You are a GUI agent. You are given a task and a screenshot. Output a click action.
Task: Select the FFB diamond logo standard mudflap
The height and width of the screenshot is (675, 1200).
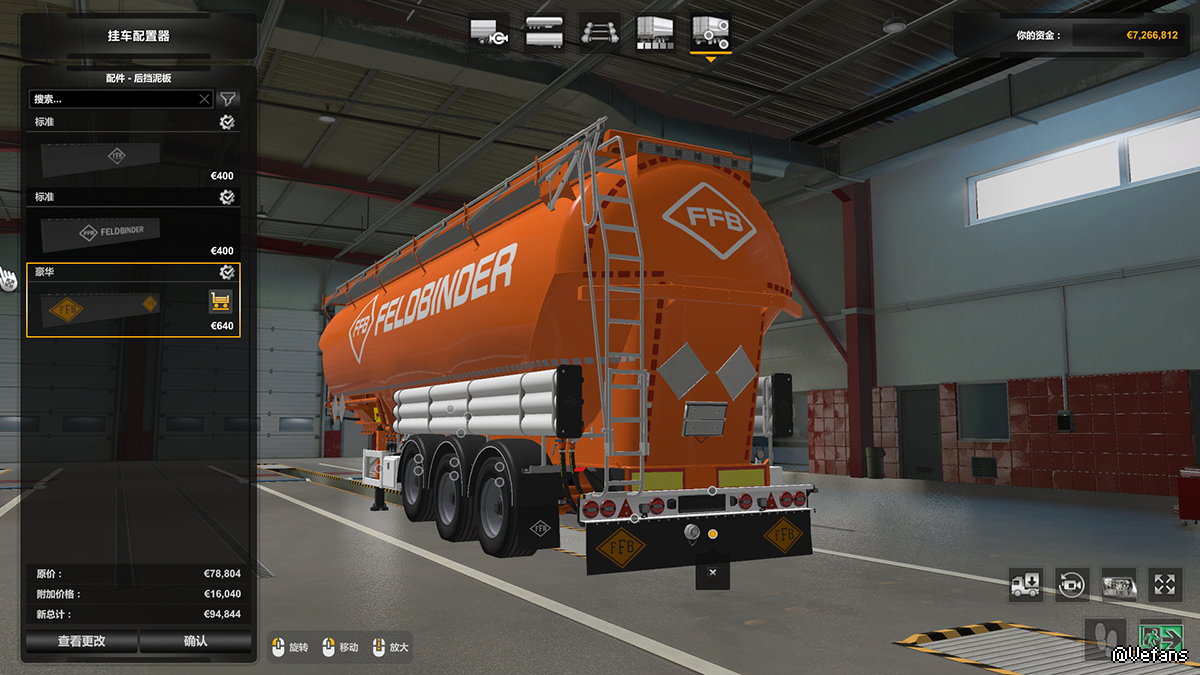pos(100,156)
